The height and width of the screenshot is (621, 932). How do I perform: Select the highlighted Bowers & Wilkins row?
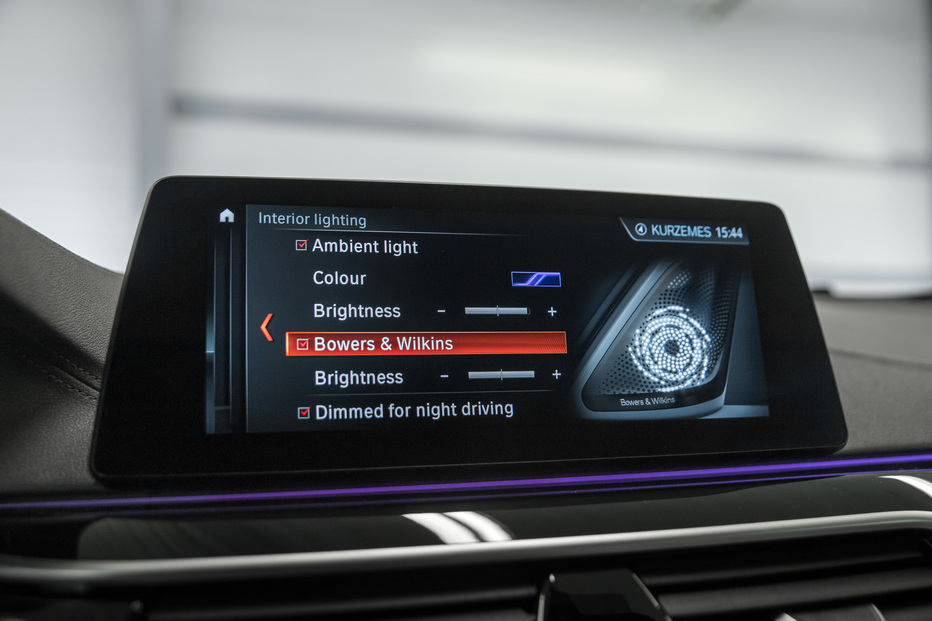tap(426, 344)
